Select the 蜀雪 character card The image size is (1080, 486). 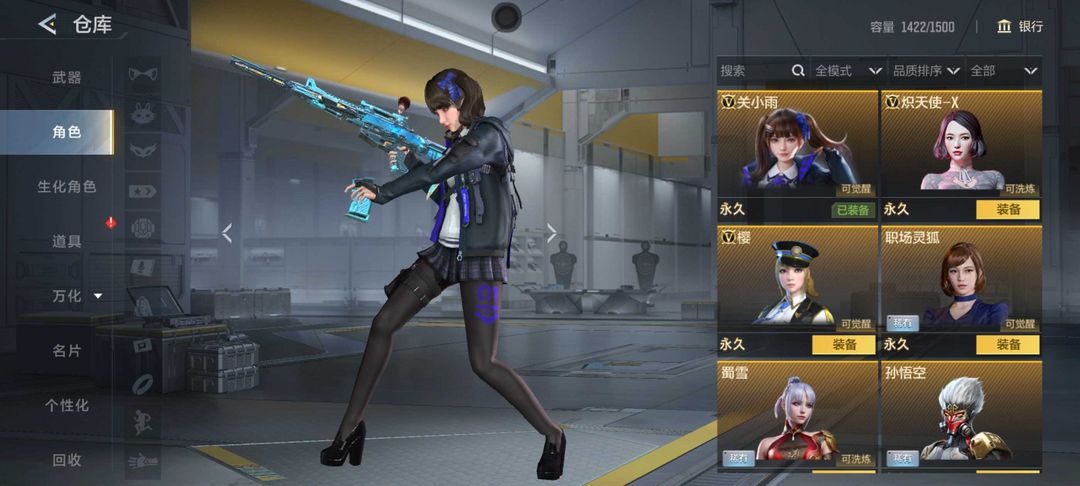tap(797, 415)
